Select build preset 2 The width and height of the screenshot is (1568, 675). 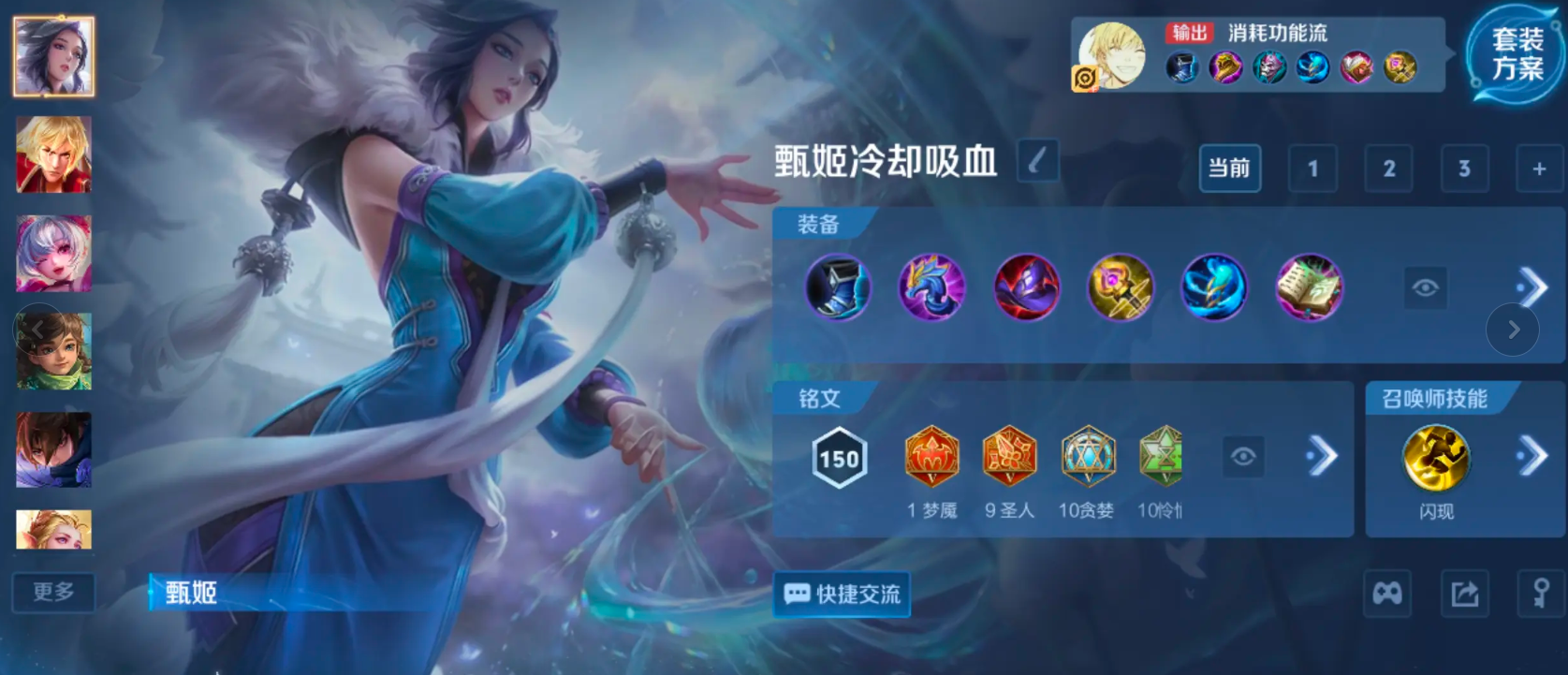coord(1388,169)
